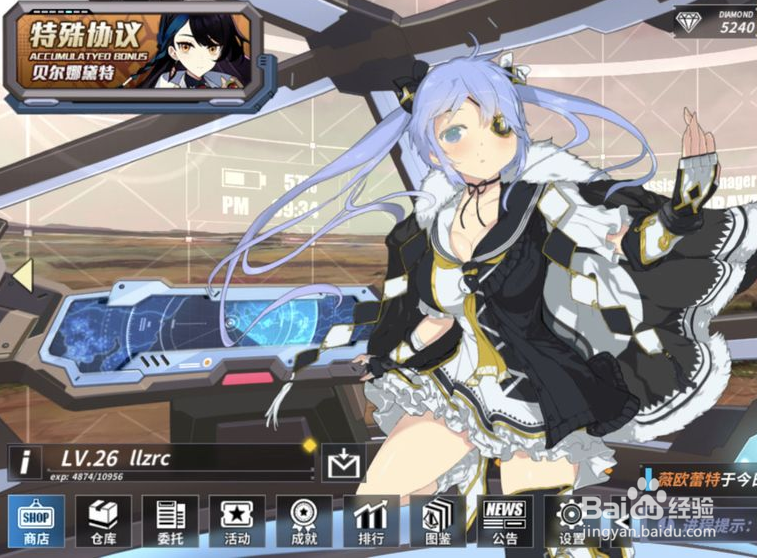Click the player info 'i' button
The image size is (757, 558).
pos(25,462)
